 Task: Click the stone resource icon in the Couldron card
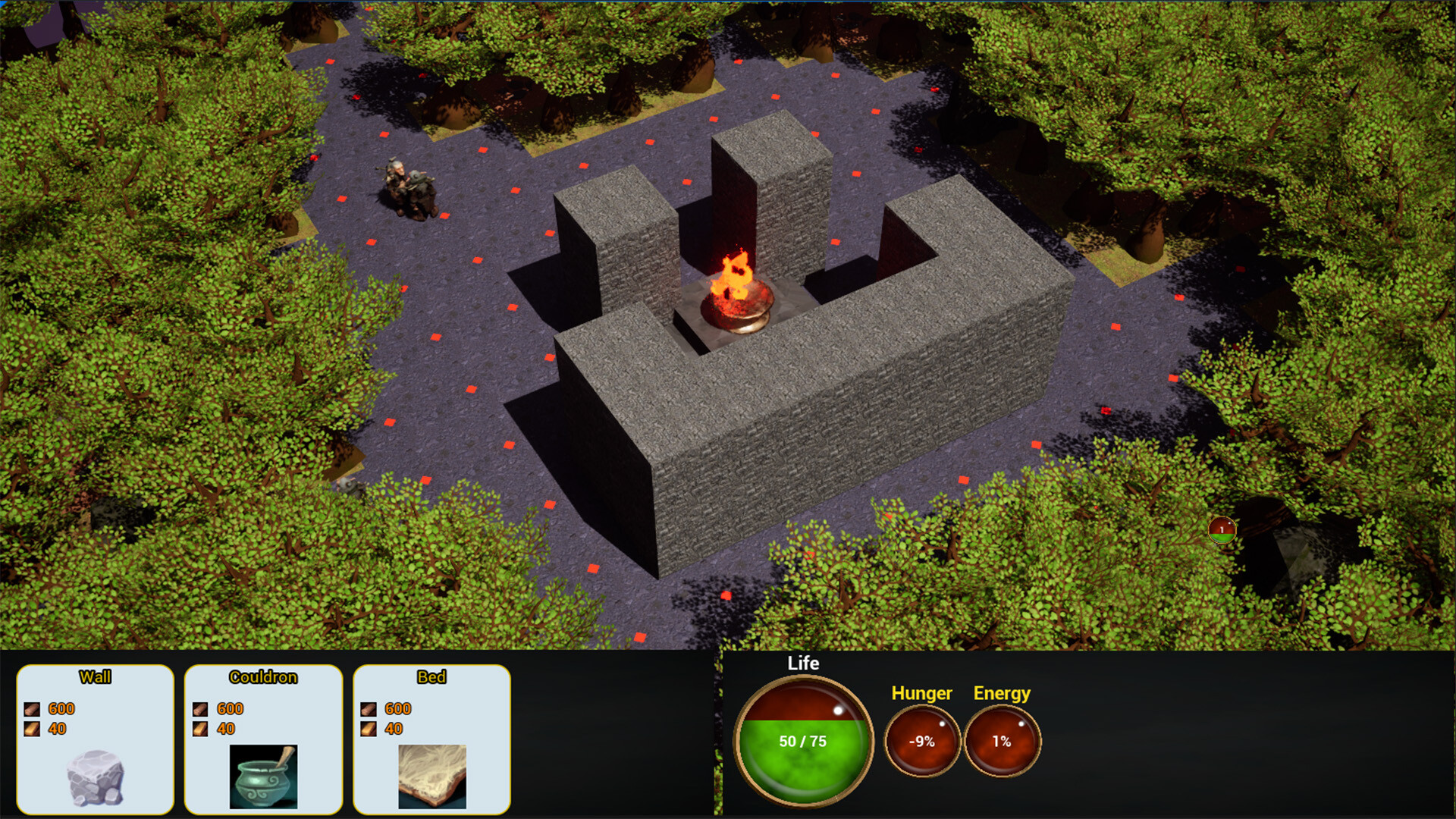pos(199,709)
